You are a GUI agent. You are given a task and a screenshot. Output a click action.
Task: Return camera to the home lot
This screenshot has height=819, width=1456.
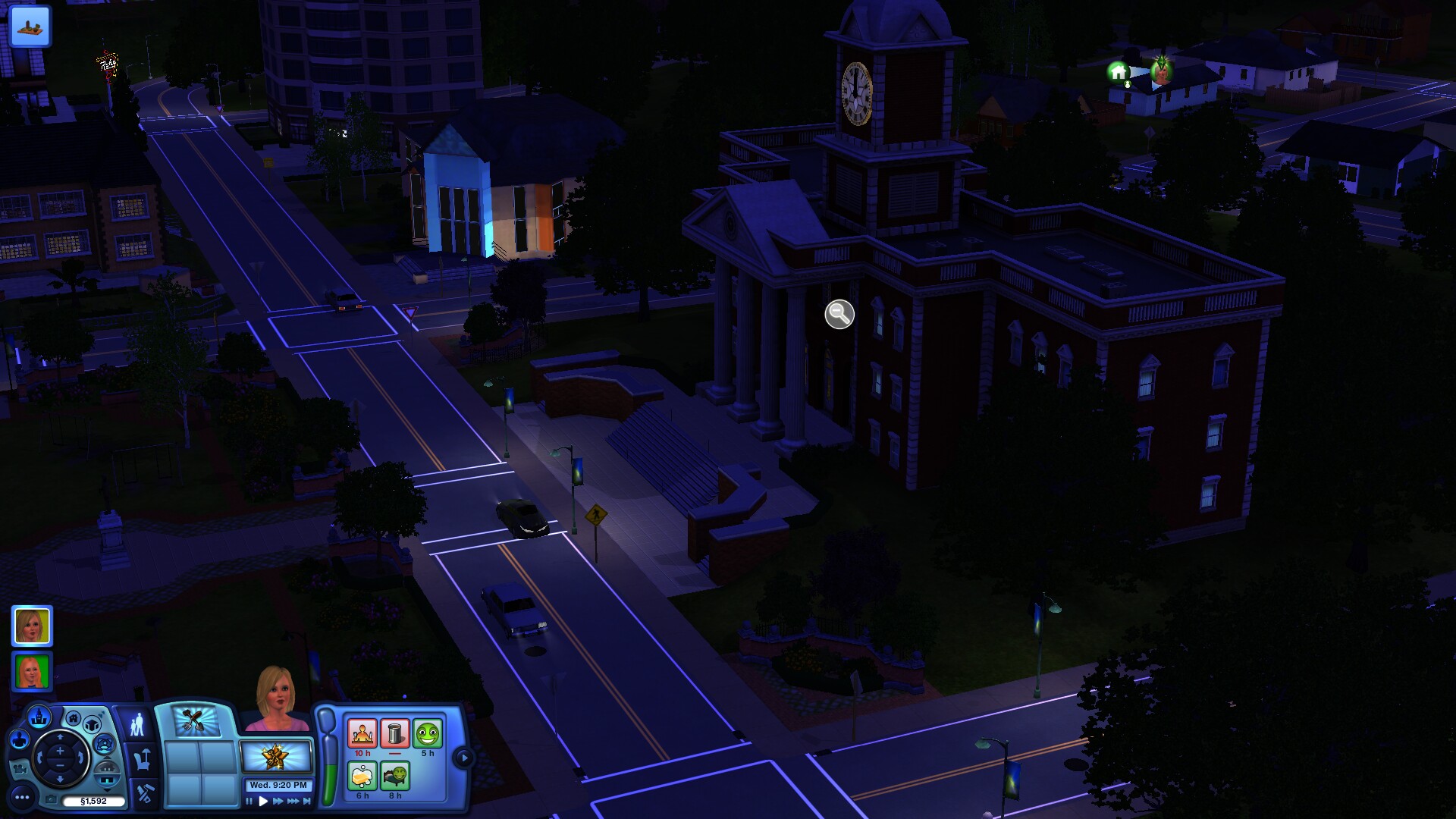[x=73, y=718]
